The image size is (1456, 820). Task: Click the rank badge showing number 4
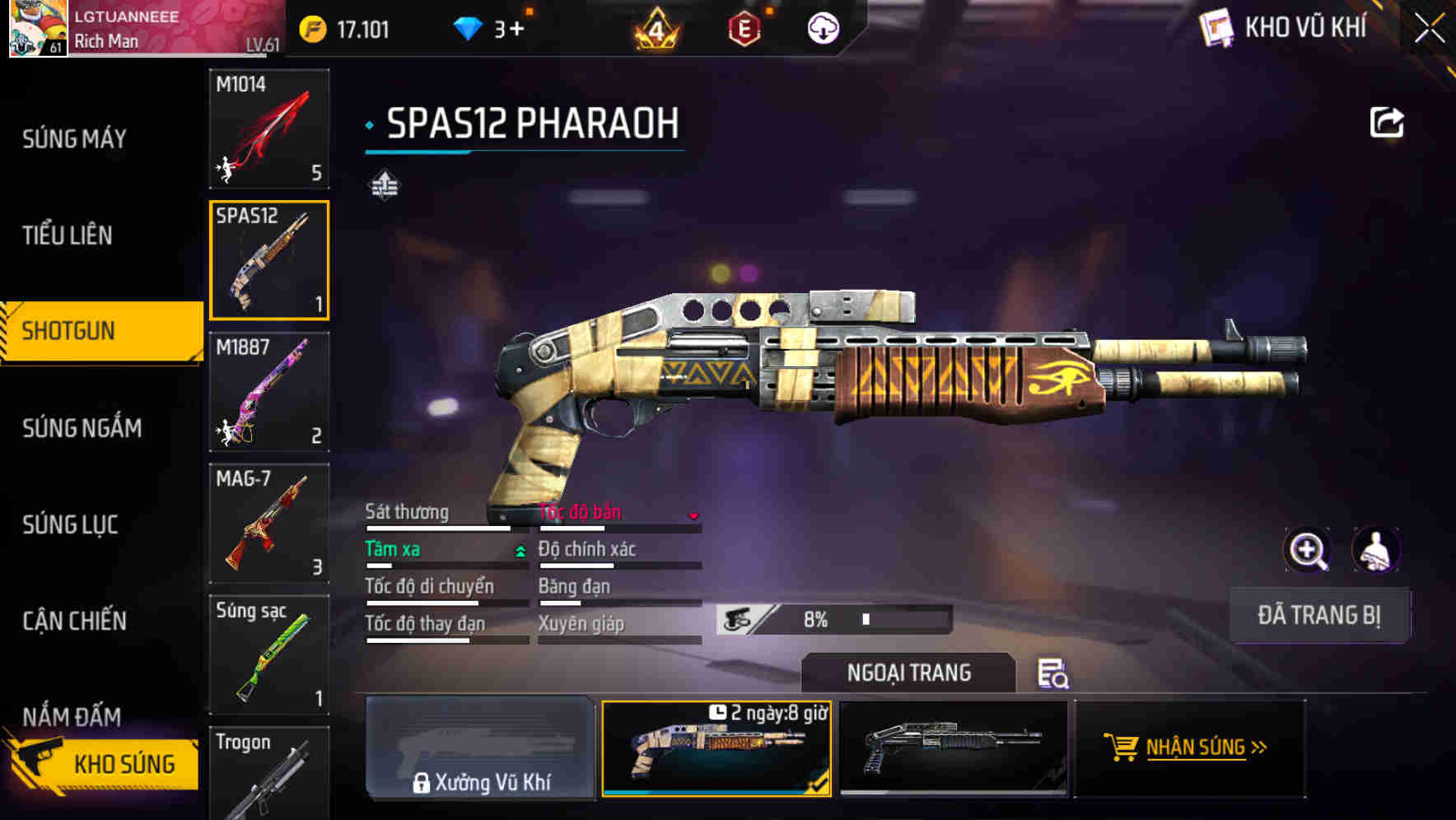pos(655,27)
